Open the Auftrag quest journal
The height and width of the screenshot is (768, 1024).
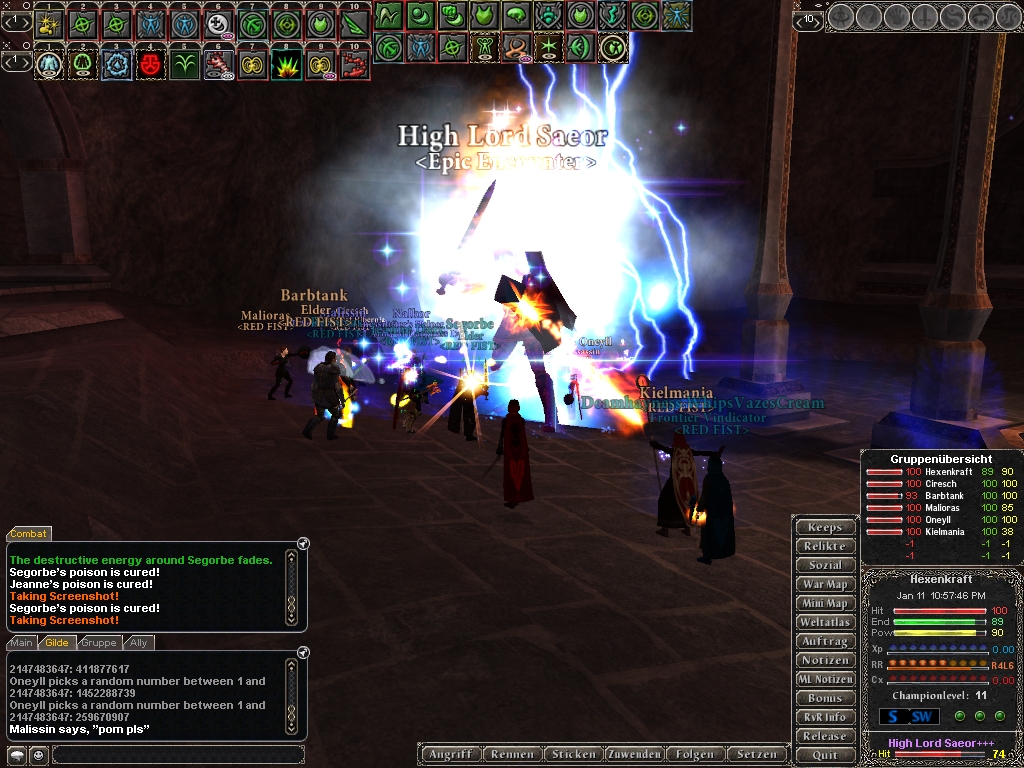pos(825,641)
